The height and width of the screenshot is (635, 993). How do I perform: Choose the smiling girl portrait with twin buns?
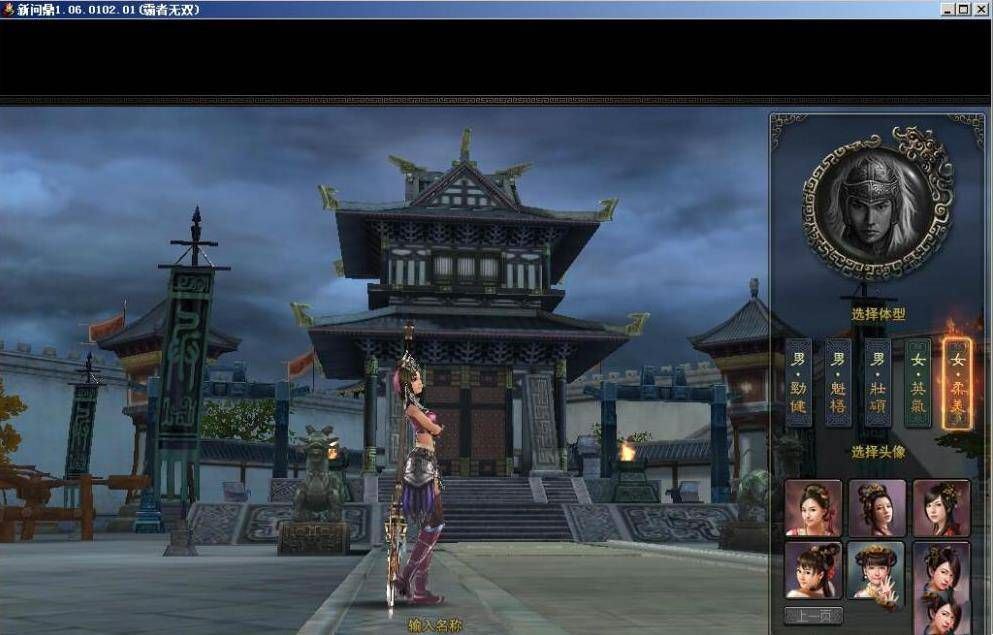click(x=813, y=571)
